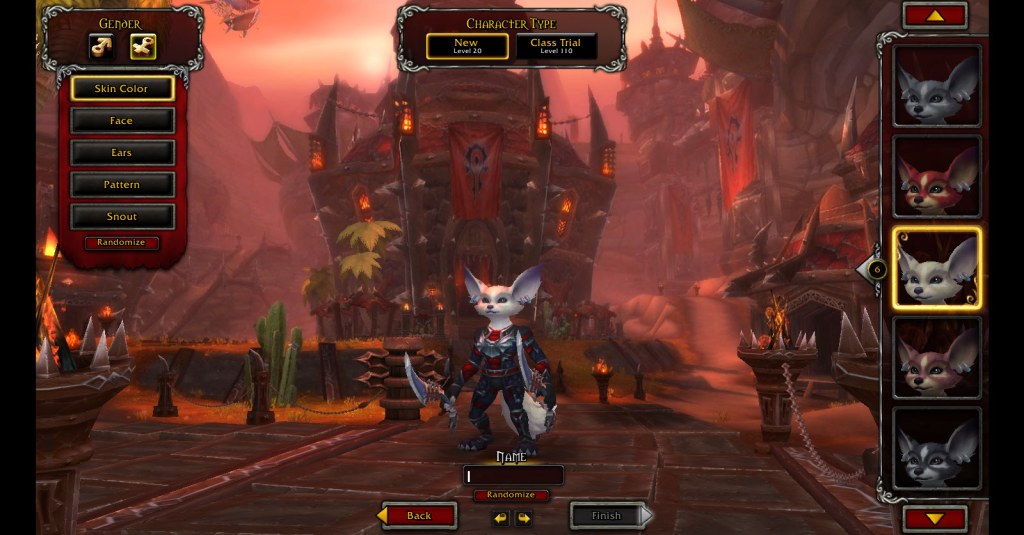Click the character Name text field
The image size is (1024, 535).
click(x=513, y=476)
